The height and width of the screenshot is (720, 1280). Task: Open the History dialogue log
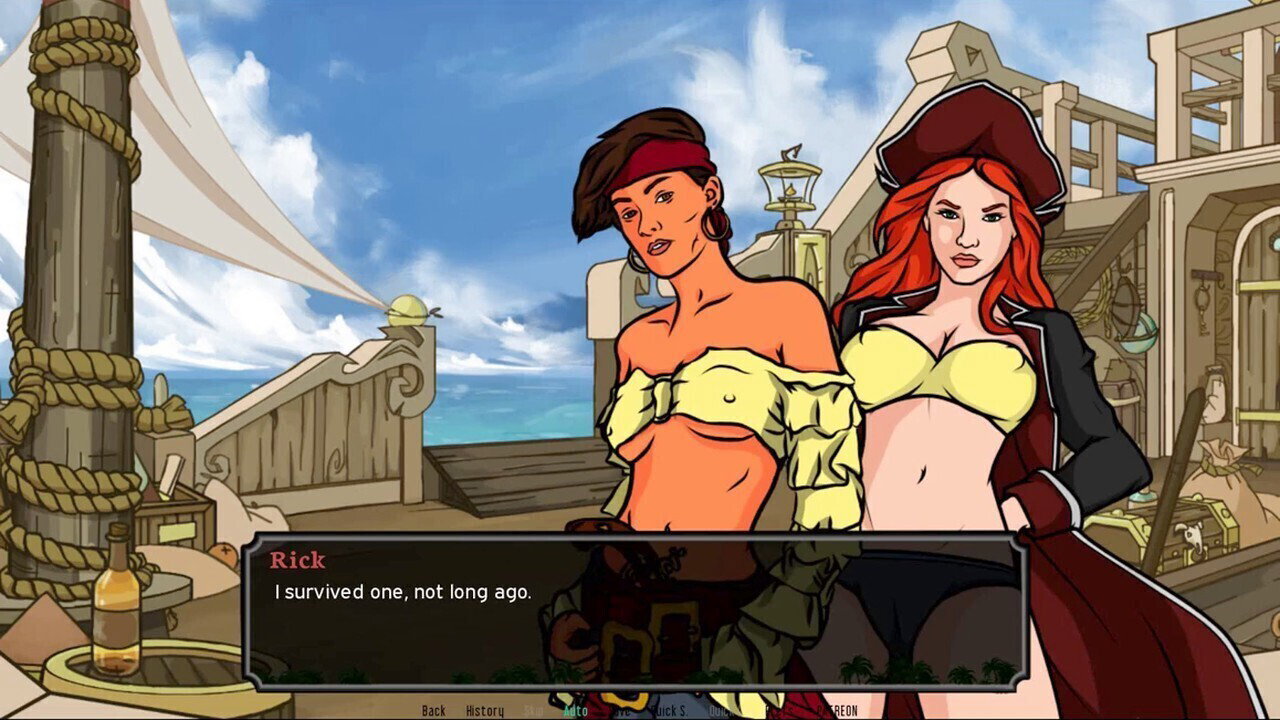coord(485,711)
